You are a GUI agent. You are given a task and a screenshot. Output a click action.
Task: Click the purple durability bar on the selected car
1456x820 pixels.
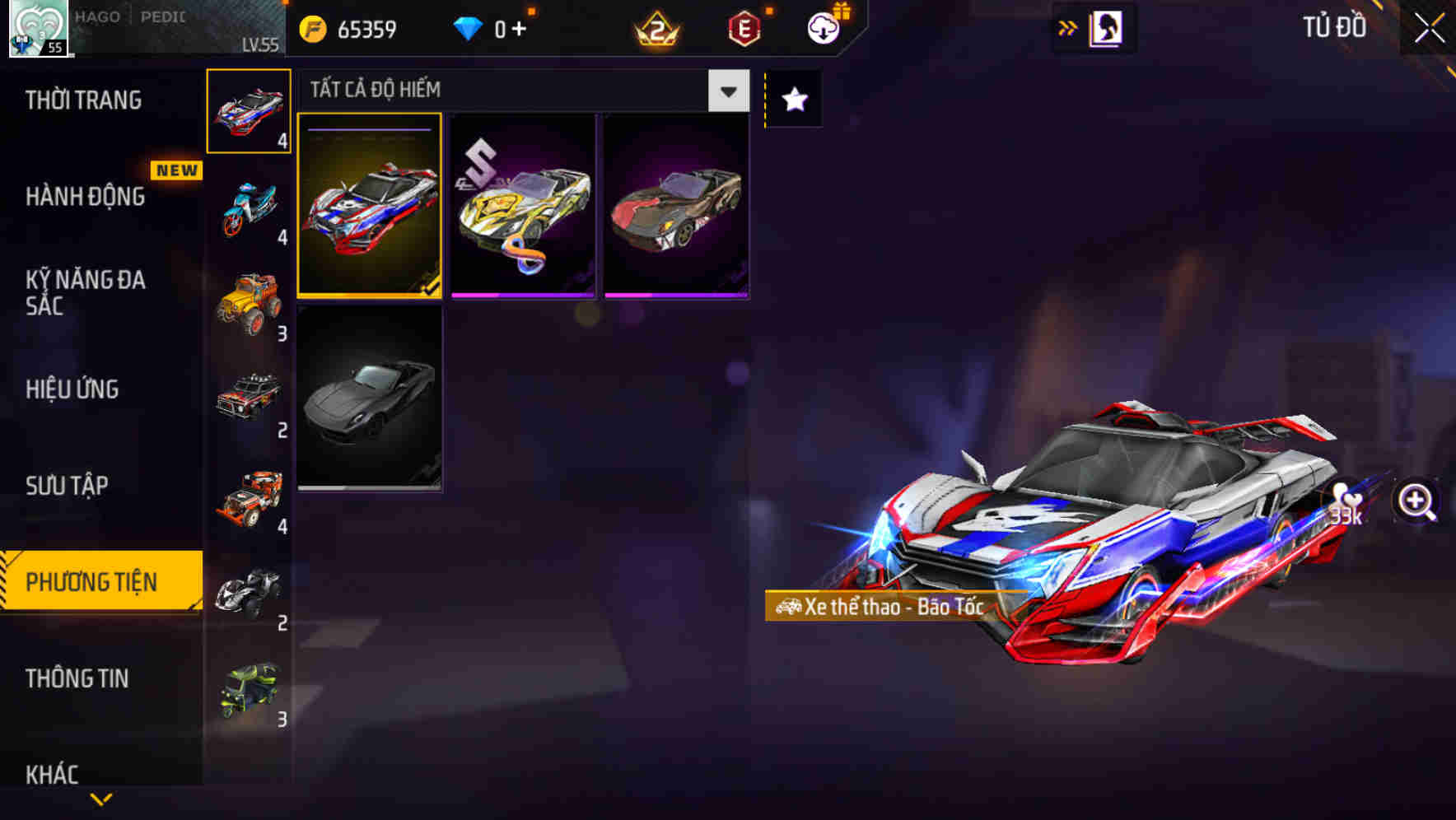[368, 128]
